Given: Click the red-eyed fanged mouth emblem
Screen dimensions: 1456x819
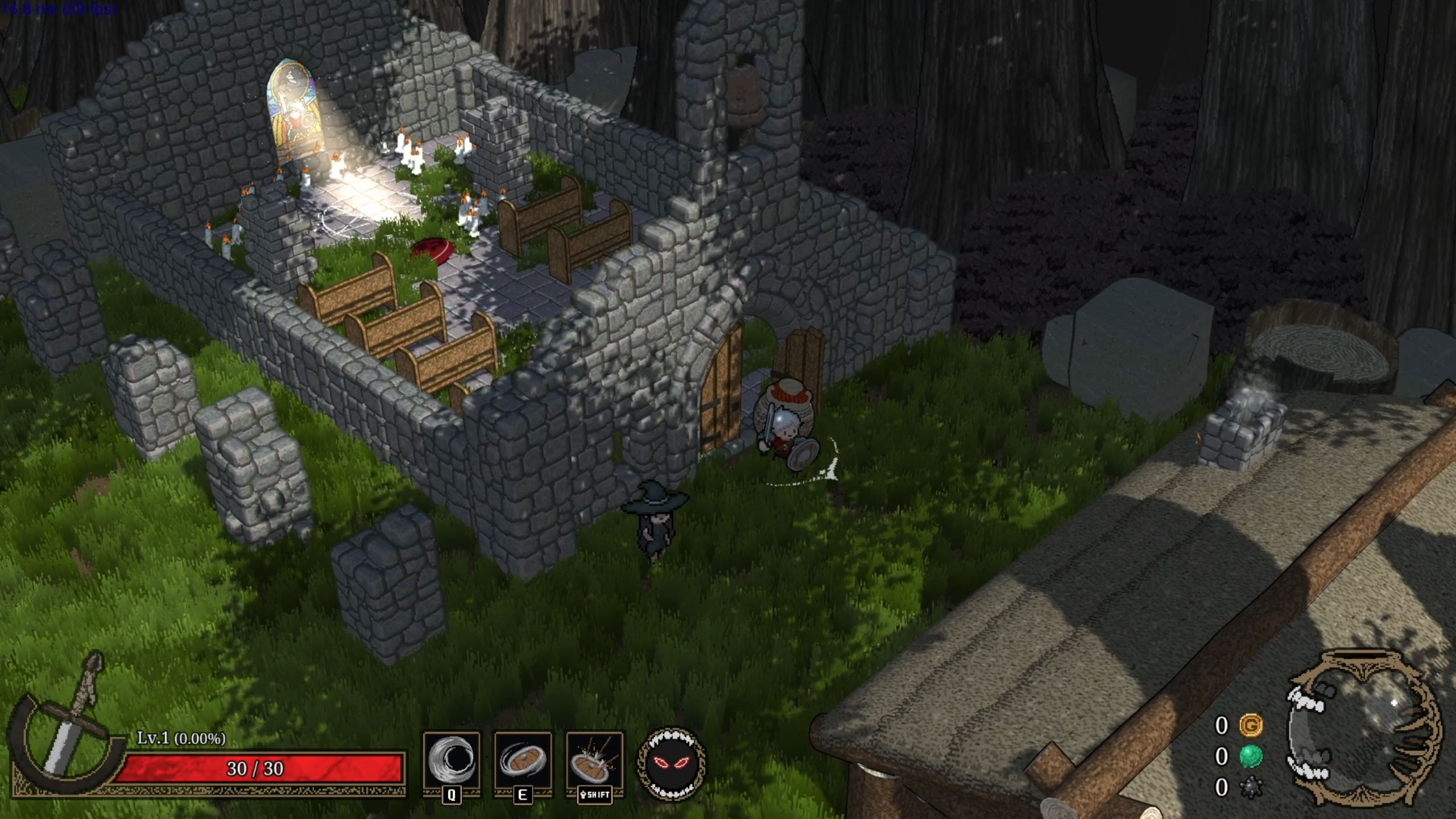Looking at the screenshot, I should pos(672,763).
